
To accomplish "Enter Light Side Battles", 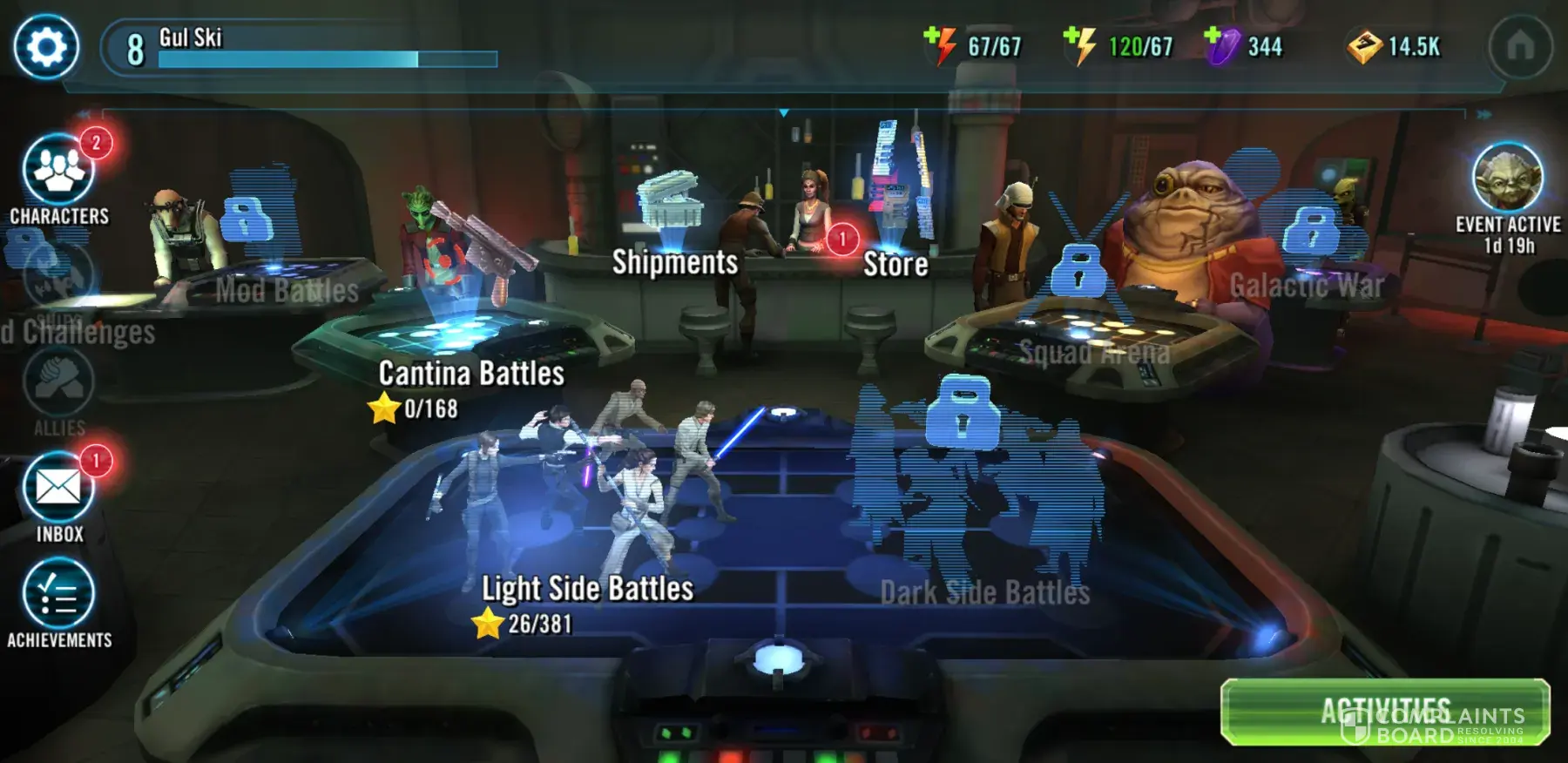I will pos(587,589).
